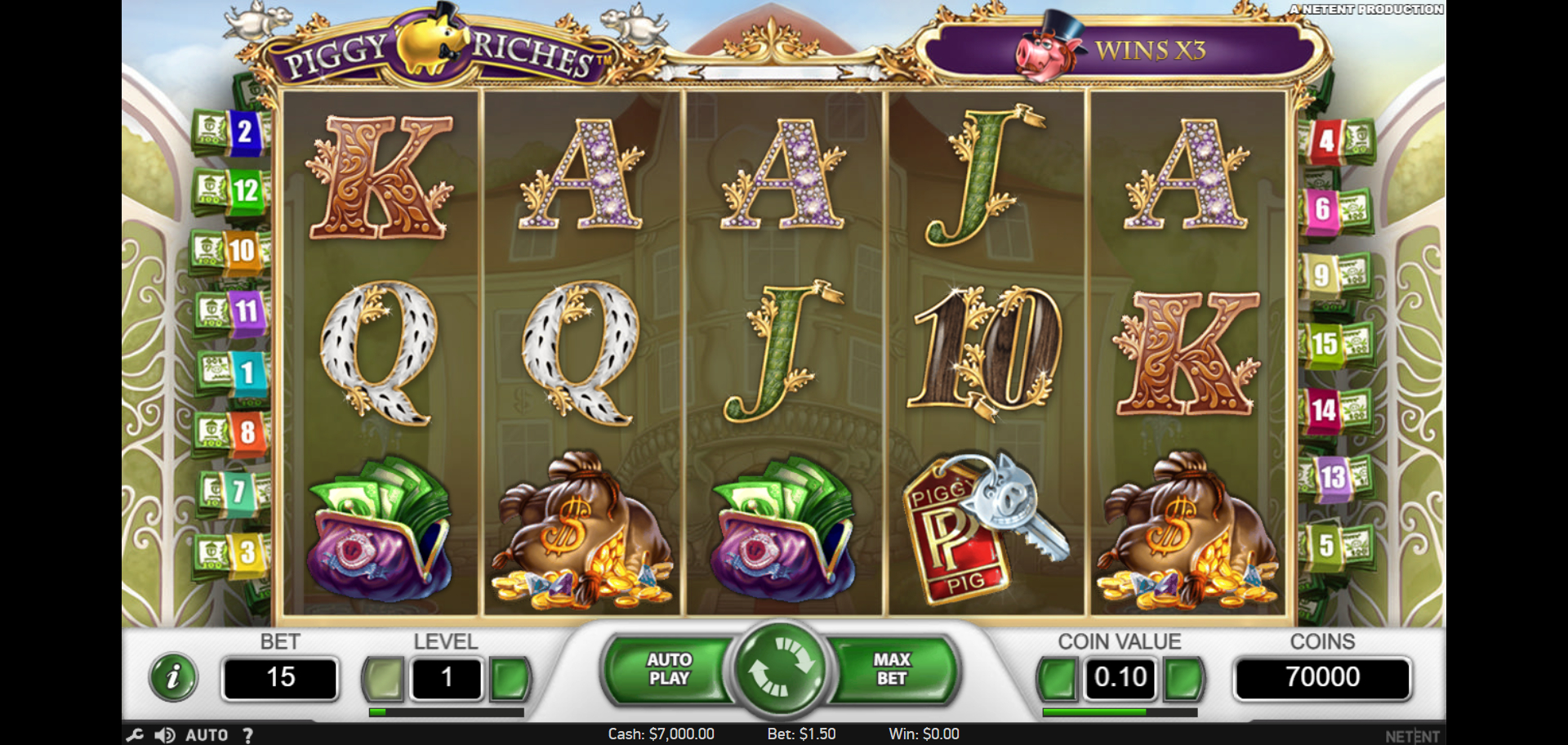Lower the coin value
1568x745 pixels.
click(1058, 678)
